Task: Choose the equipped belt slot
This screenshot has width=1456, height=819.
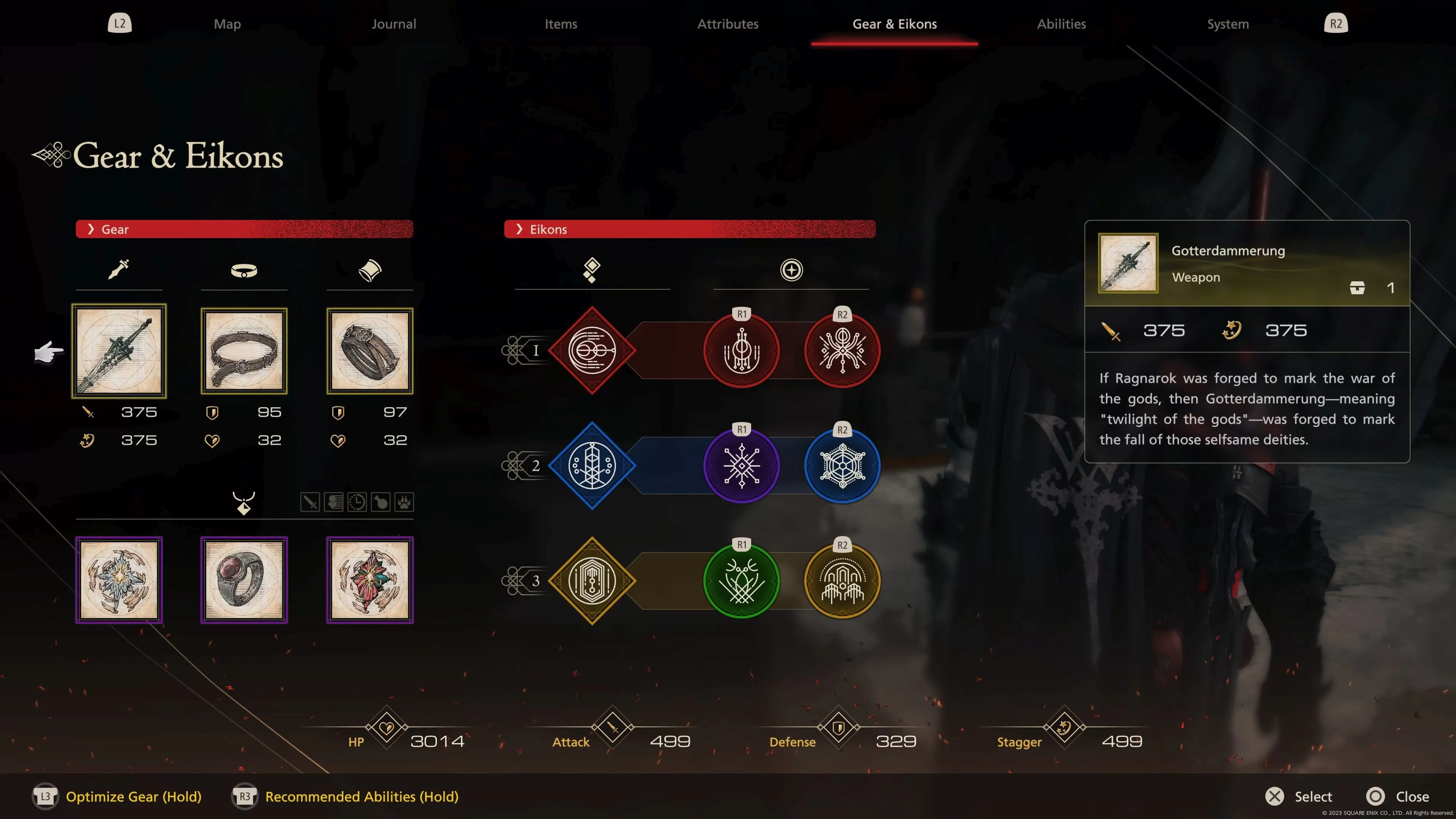Action: click(244, 350)
